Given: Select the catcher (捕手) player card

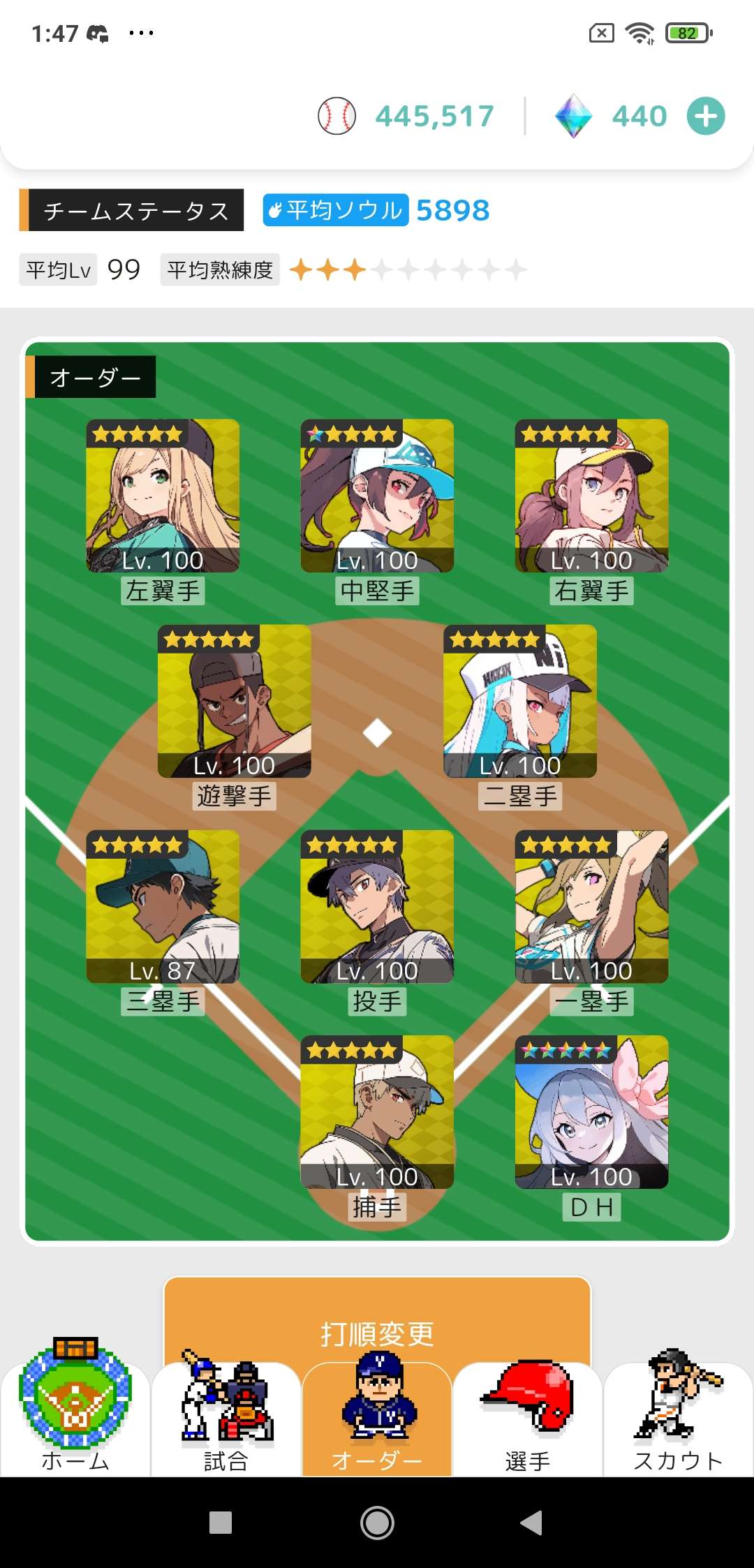Looking at the screenshot, I should tap(377, 1111).
